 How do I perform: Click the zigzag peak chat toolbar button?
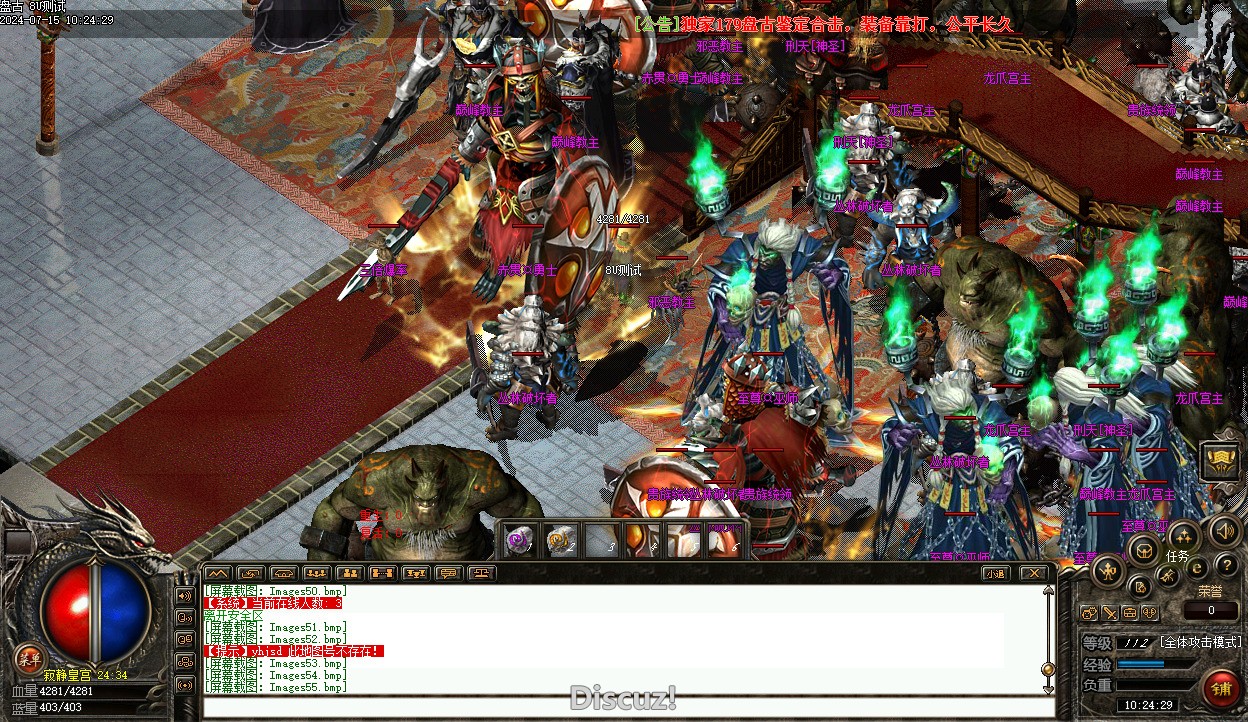(217, 573)
